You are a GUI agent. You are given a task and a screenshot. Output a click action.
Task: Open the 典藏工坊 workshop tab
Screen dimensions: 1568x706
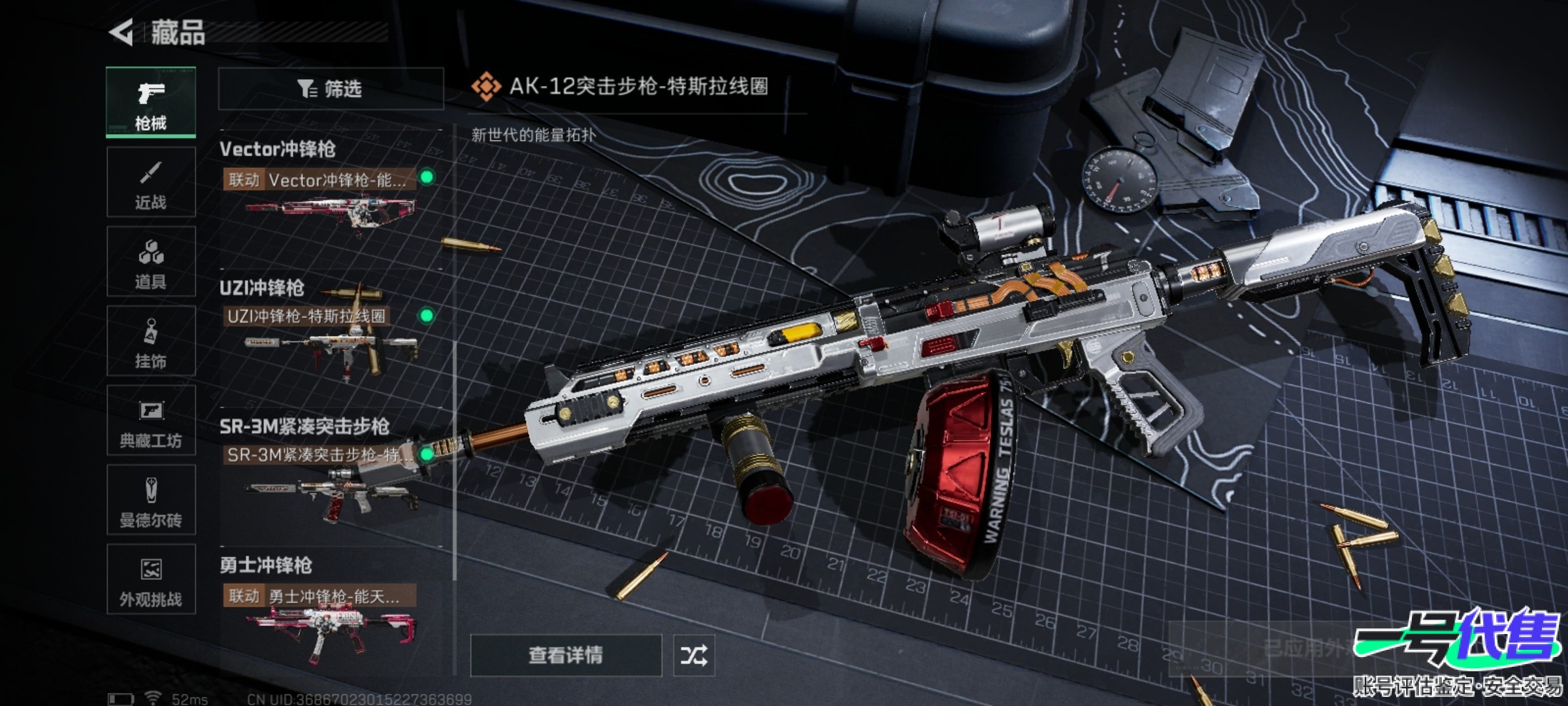pyautogui.click(x=151, y=421)
